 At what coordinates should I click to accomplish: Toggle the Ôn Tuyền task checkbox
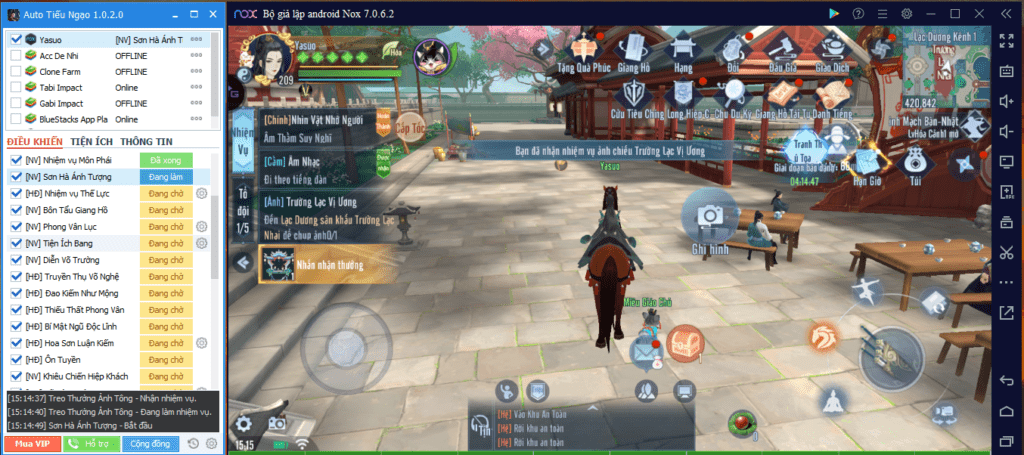coord(16,359)
